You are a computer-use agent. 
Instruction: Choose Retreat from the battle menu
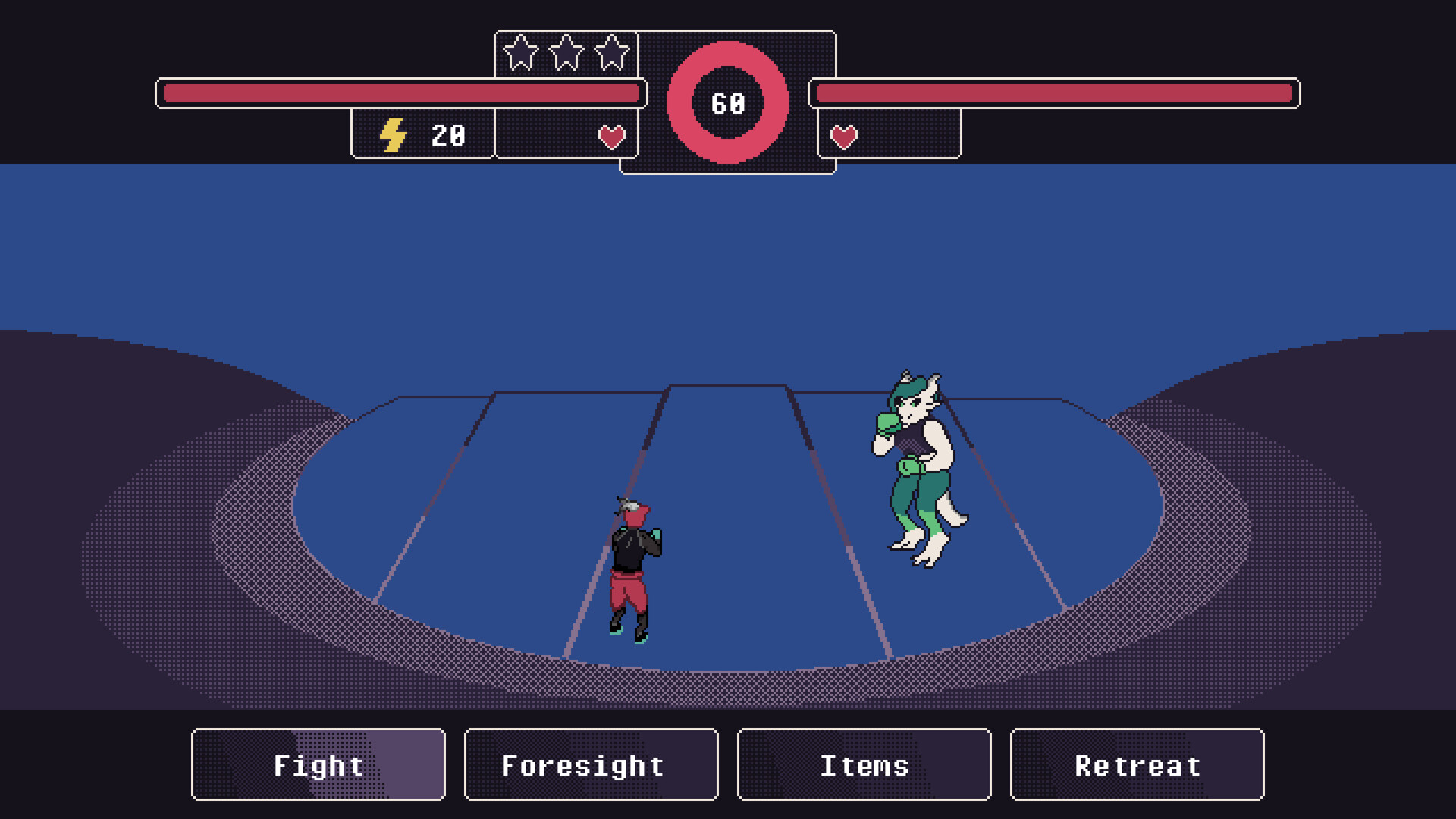point(1138,764)
